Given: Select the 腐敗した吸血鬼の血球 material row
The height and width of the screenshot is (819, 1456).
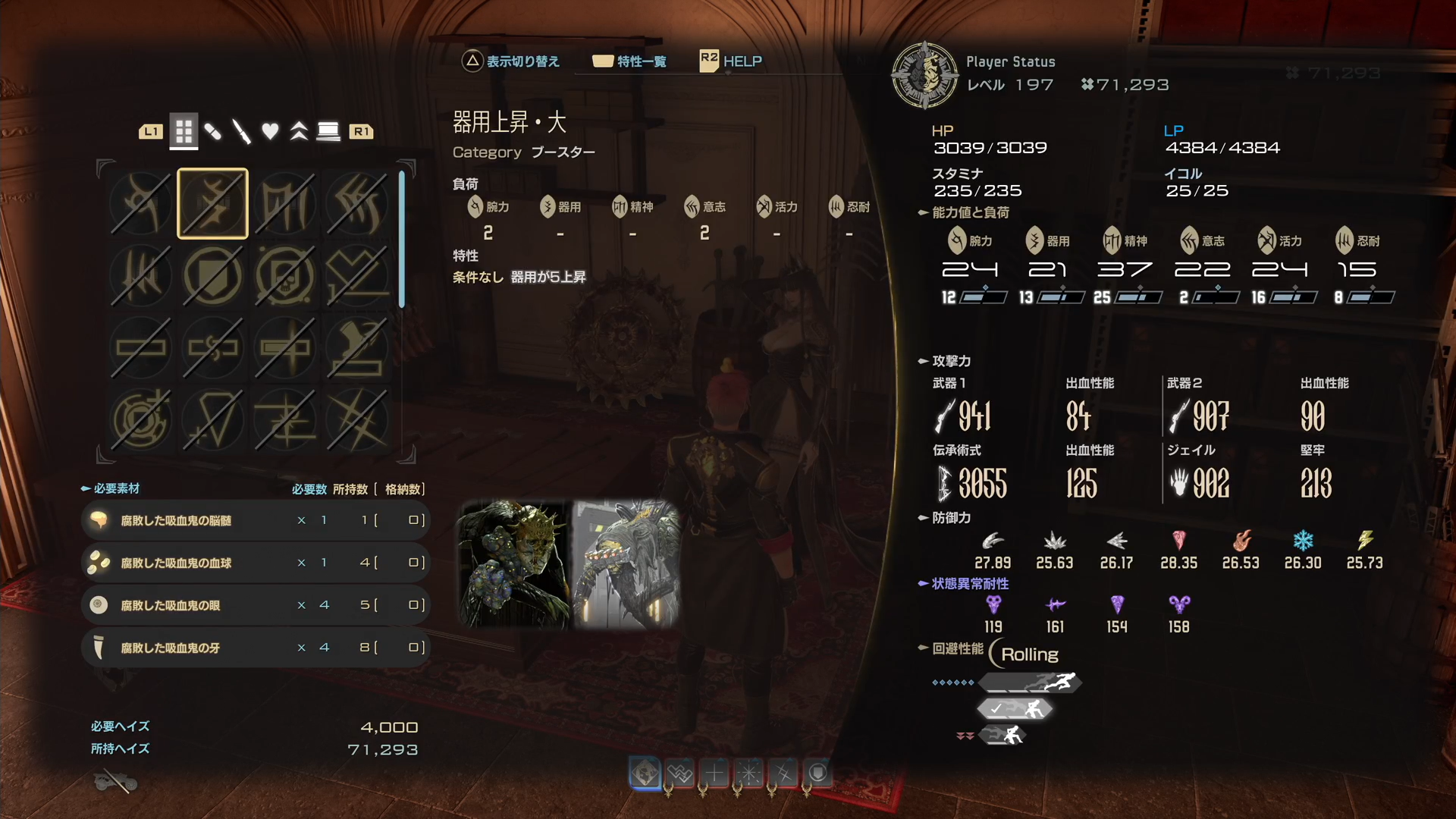Looking at the screenshot, I should [x=255, y=563].
